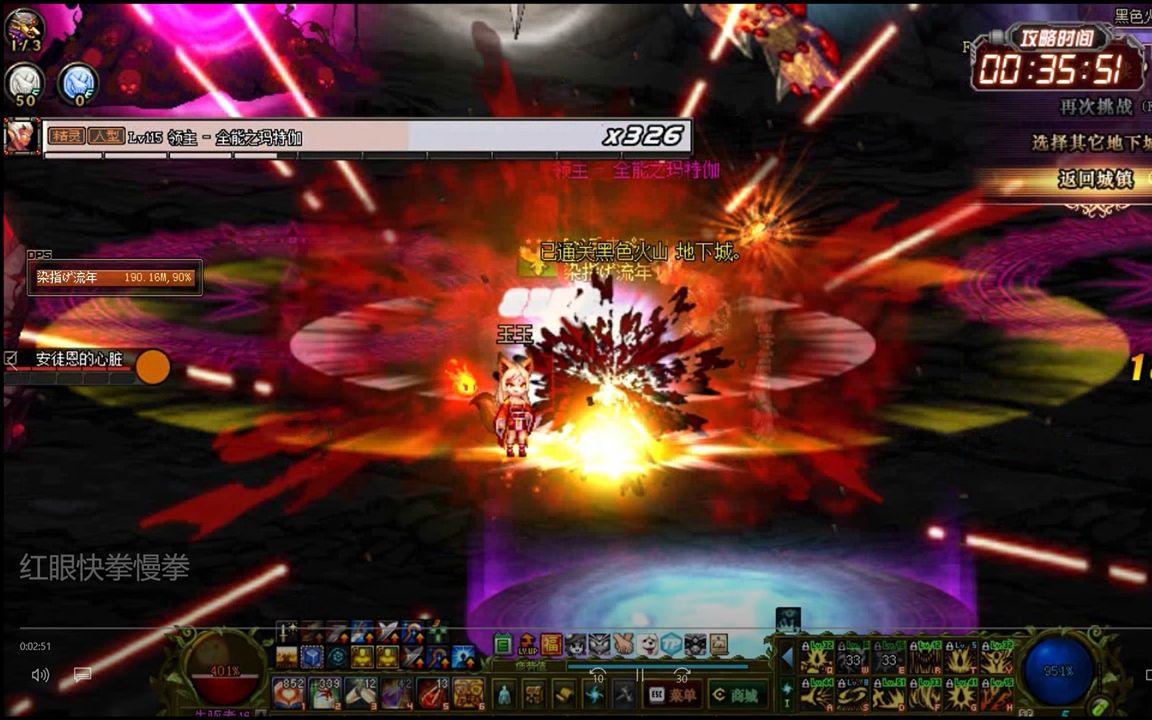
Task: Use the heart potion with 852 count
Action: pyautogui.click(x=289, y=692)
